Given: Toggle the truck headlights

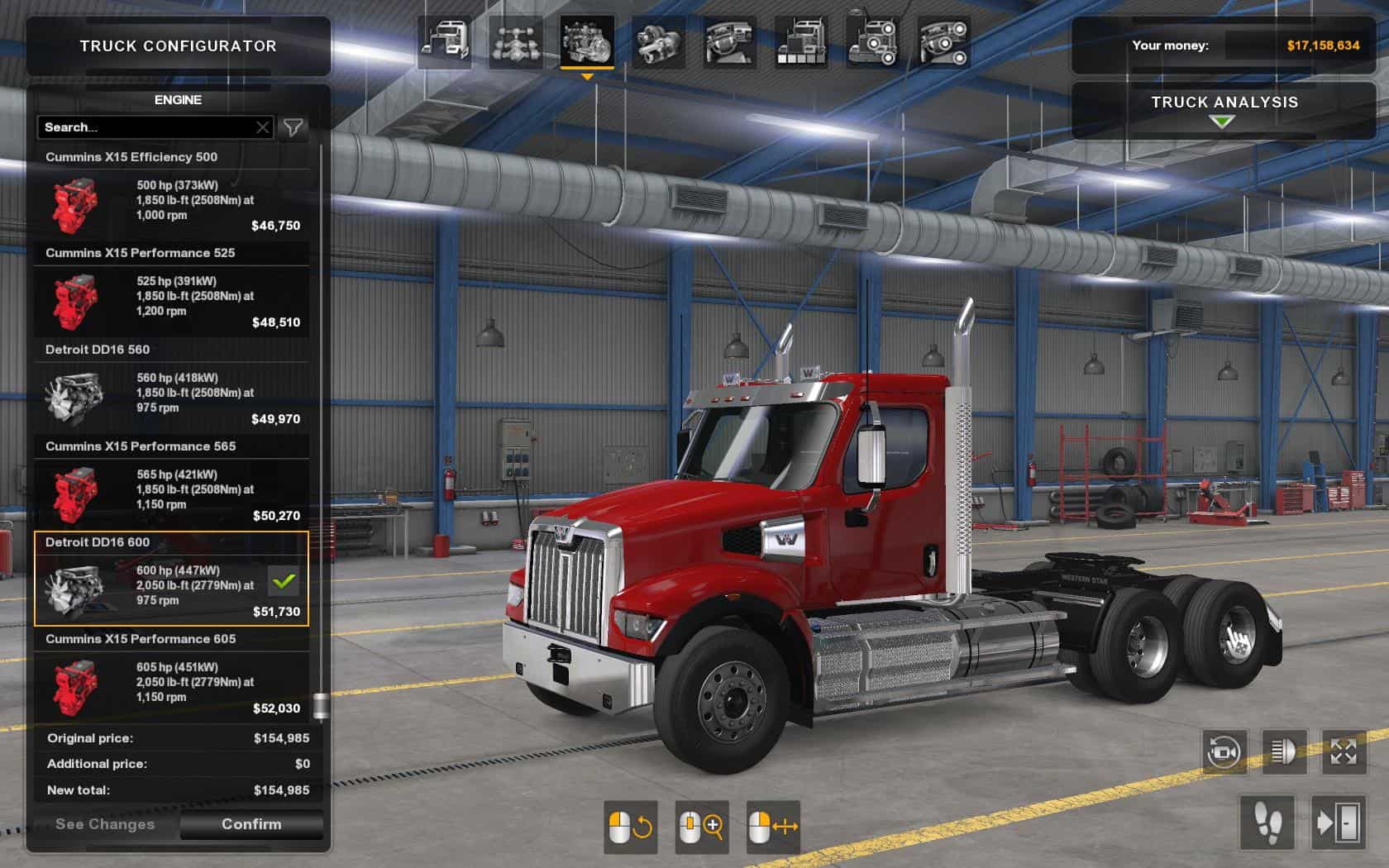Looking at the screenshot, I should click(x=1284, y=752).
